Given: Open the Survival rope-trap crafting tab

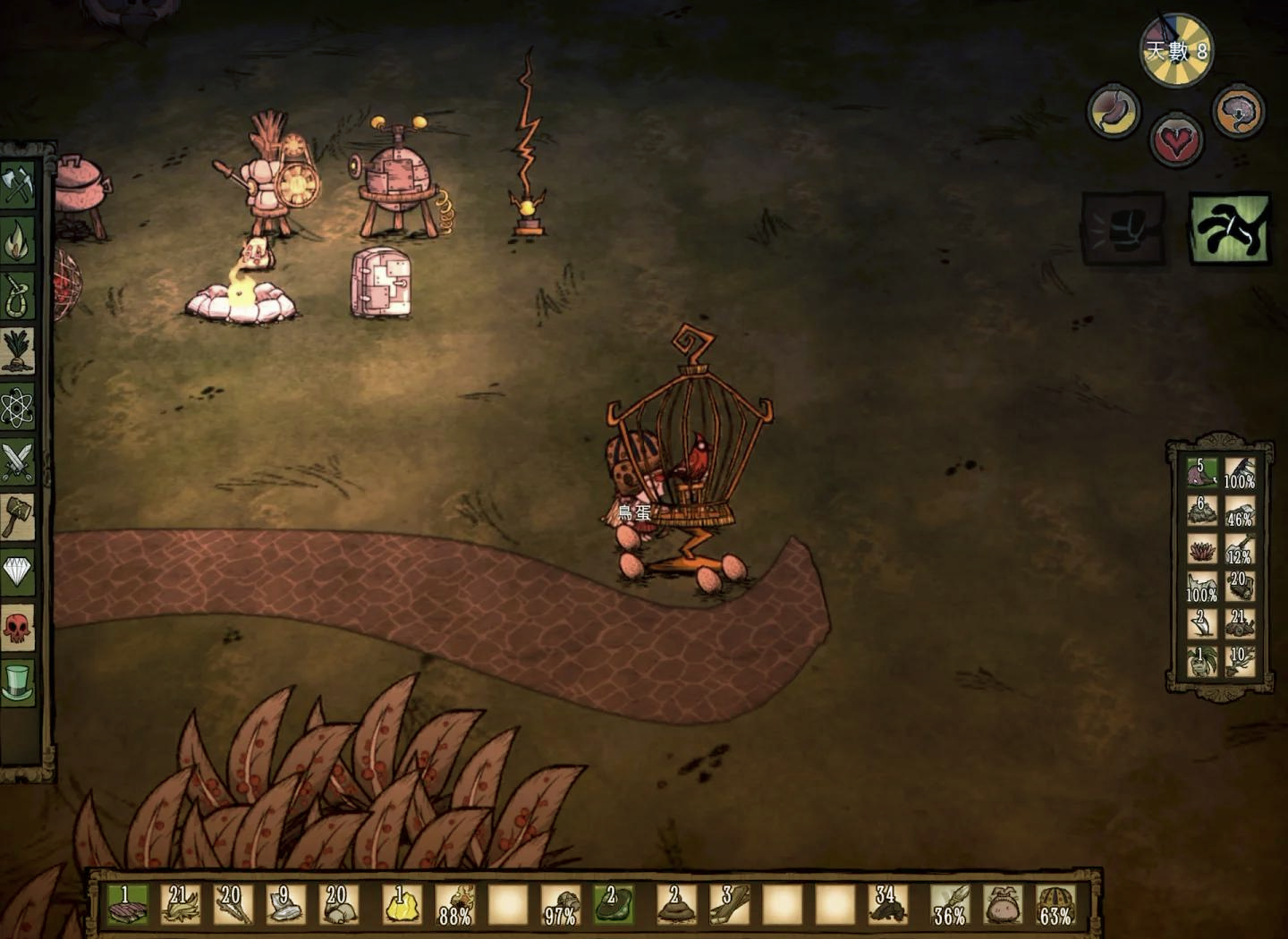Looking at the screenshot, I should click(18, 296).
